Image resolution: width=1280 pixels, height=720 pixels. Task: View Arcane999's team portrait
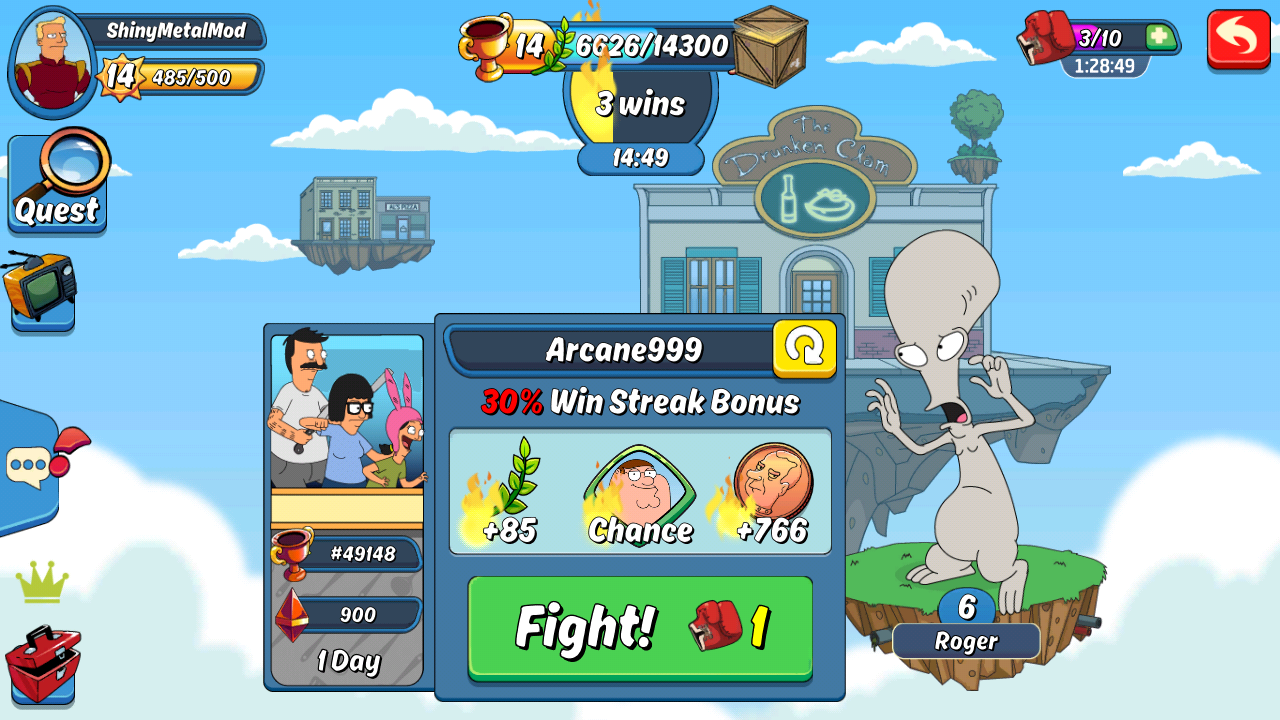346,412
